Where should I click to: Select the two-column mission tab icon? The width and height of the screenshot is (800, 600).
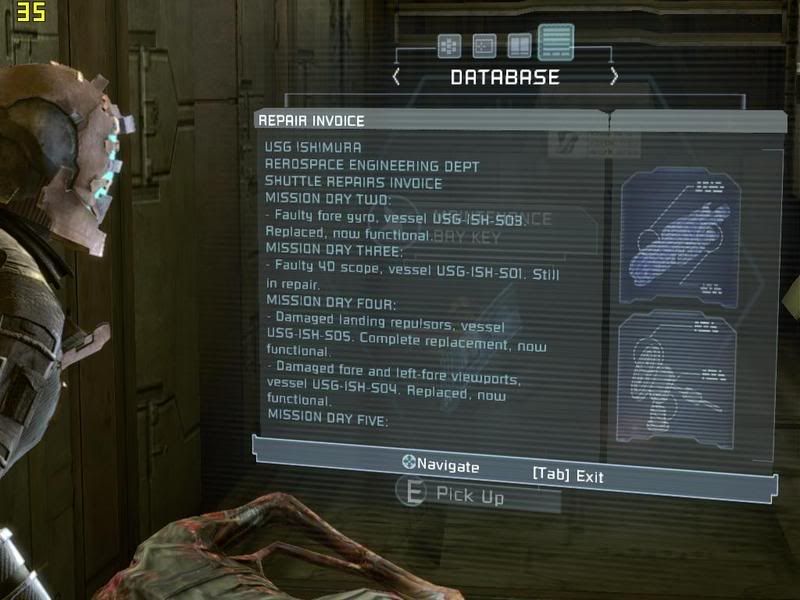[x=519, y=46]
